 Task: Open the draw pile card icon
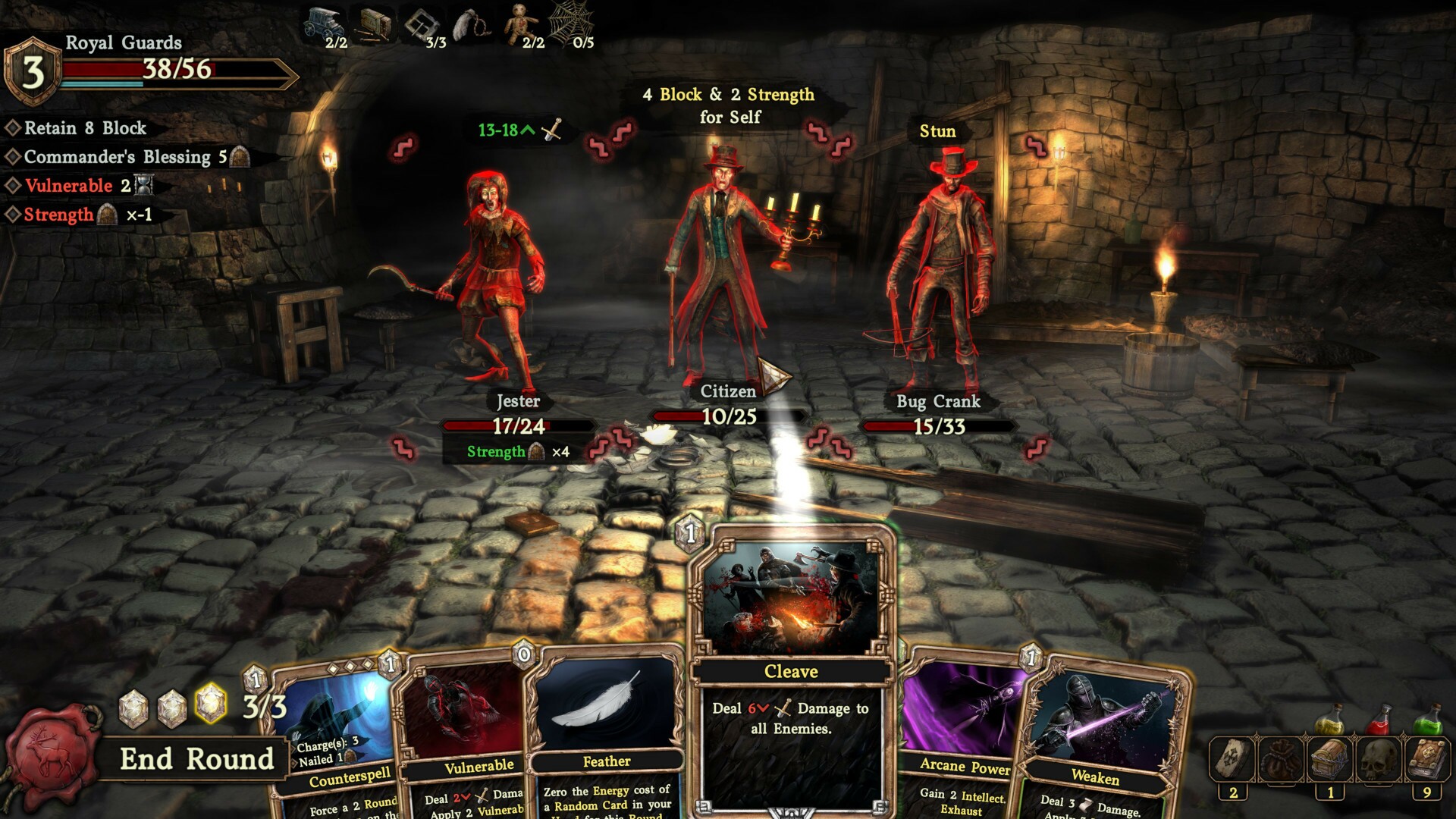[1232, 760]
